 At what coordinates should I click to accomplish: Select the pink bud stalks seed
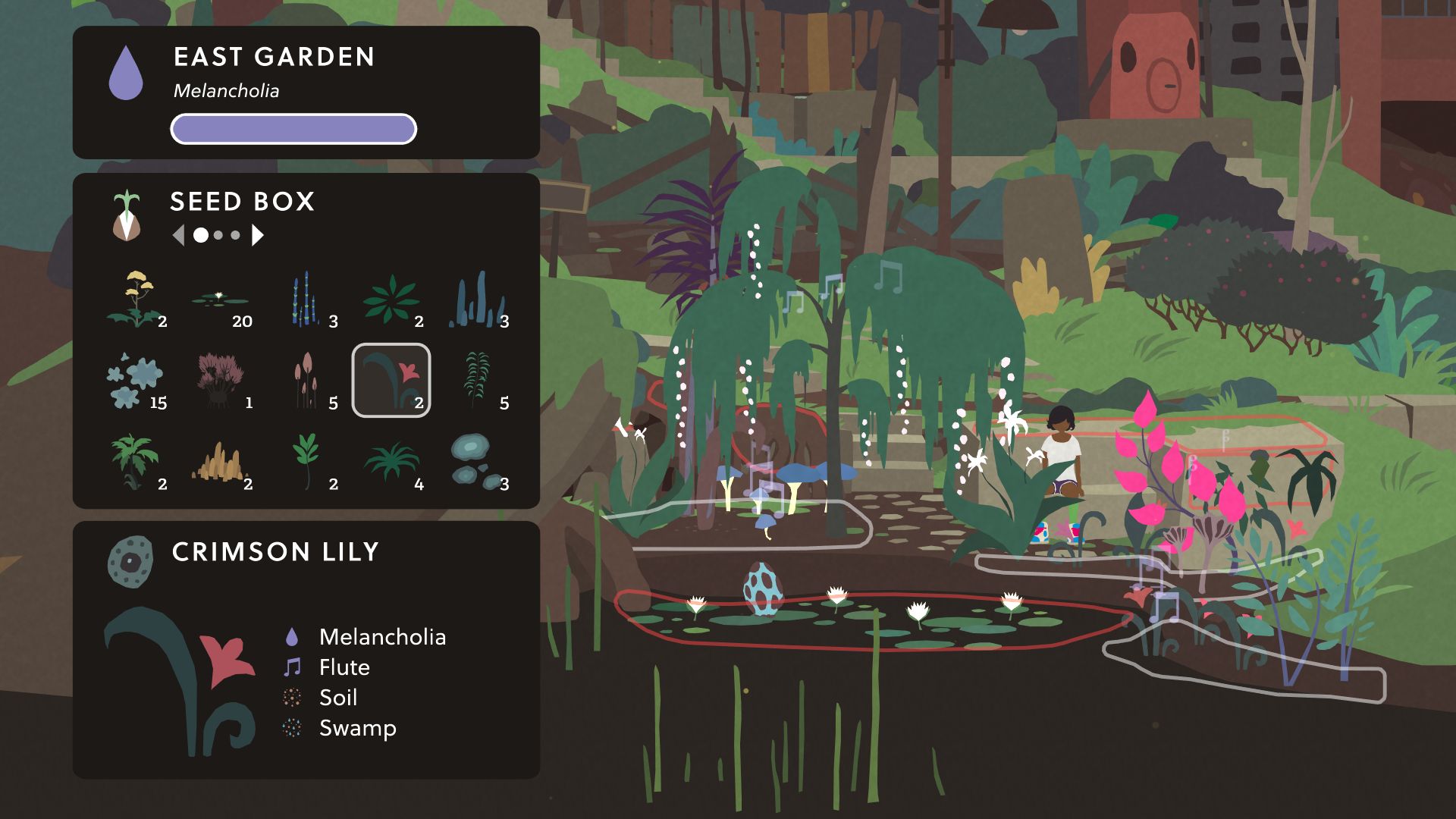click(307, 381)
